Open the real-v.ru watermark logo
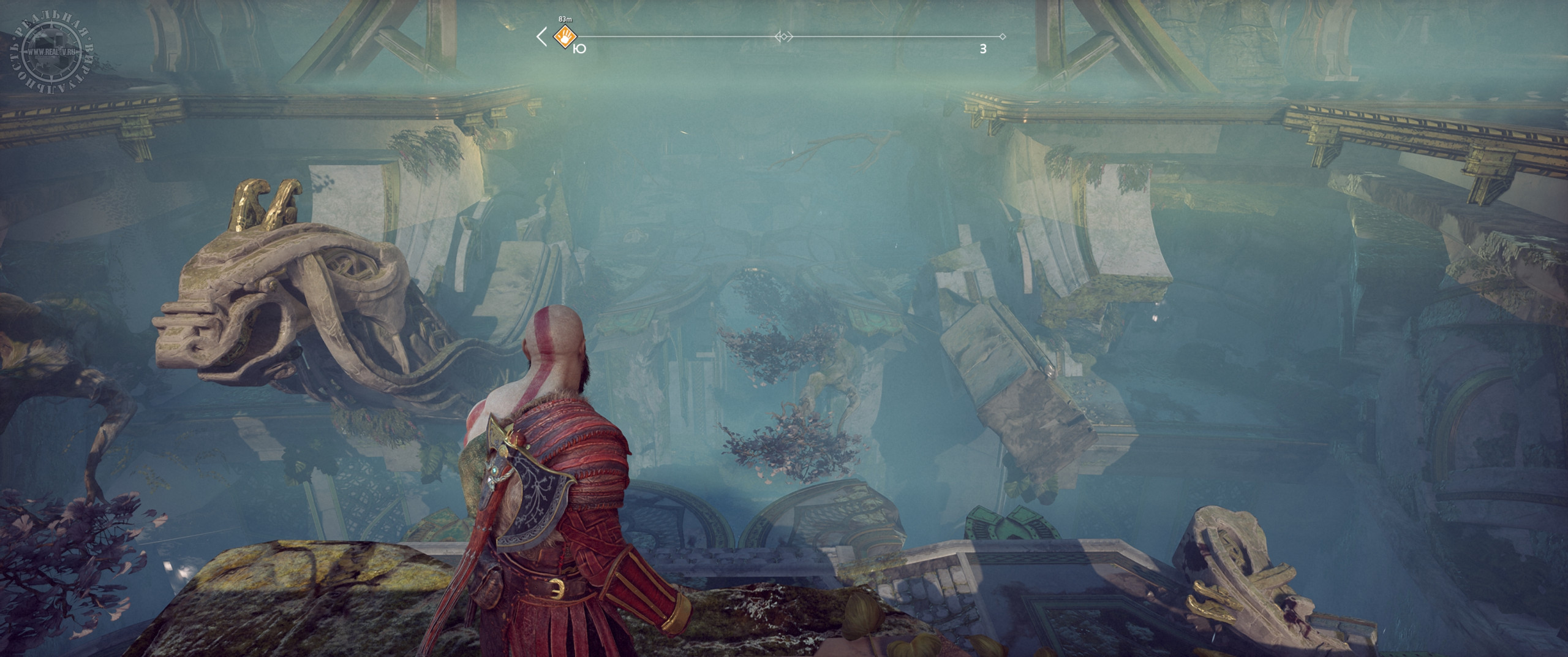The image size is (1568, 657). point(52,51)
